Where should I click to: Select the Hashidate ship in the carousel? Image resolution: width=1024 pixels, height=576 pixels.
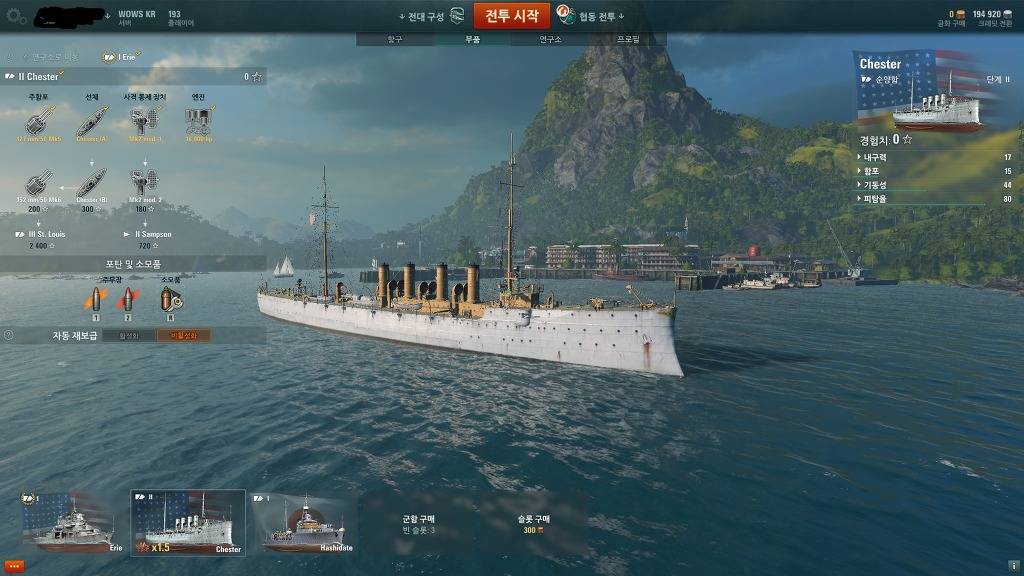302,523
